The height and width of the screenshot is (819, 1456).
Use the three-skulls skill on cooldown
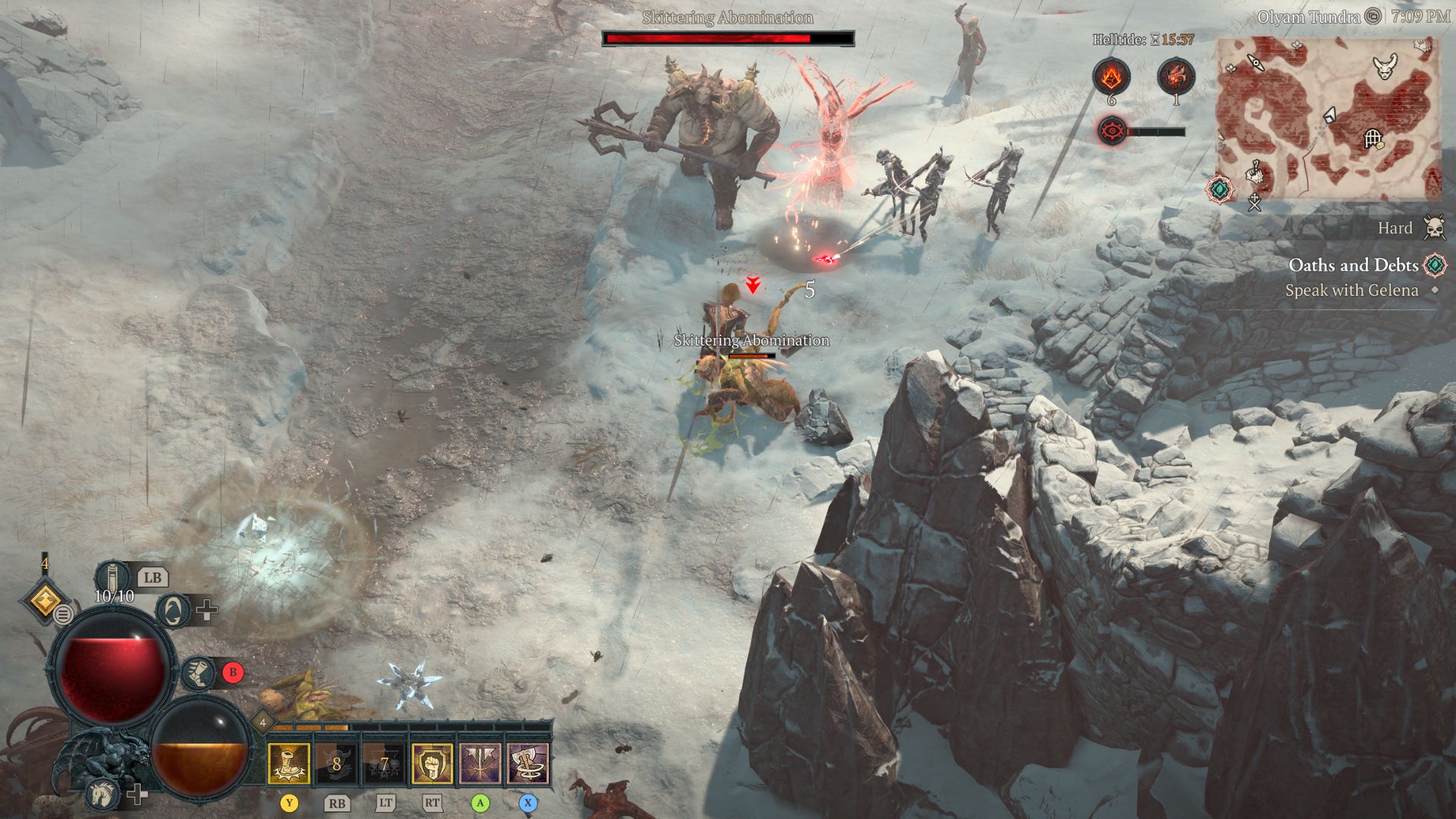(384, 763)
